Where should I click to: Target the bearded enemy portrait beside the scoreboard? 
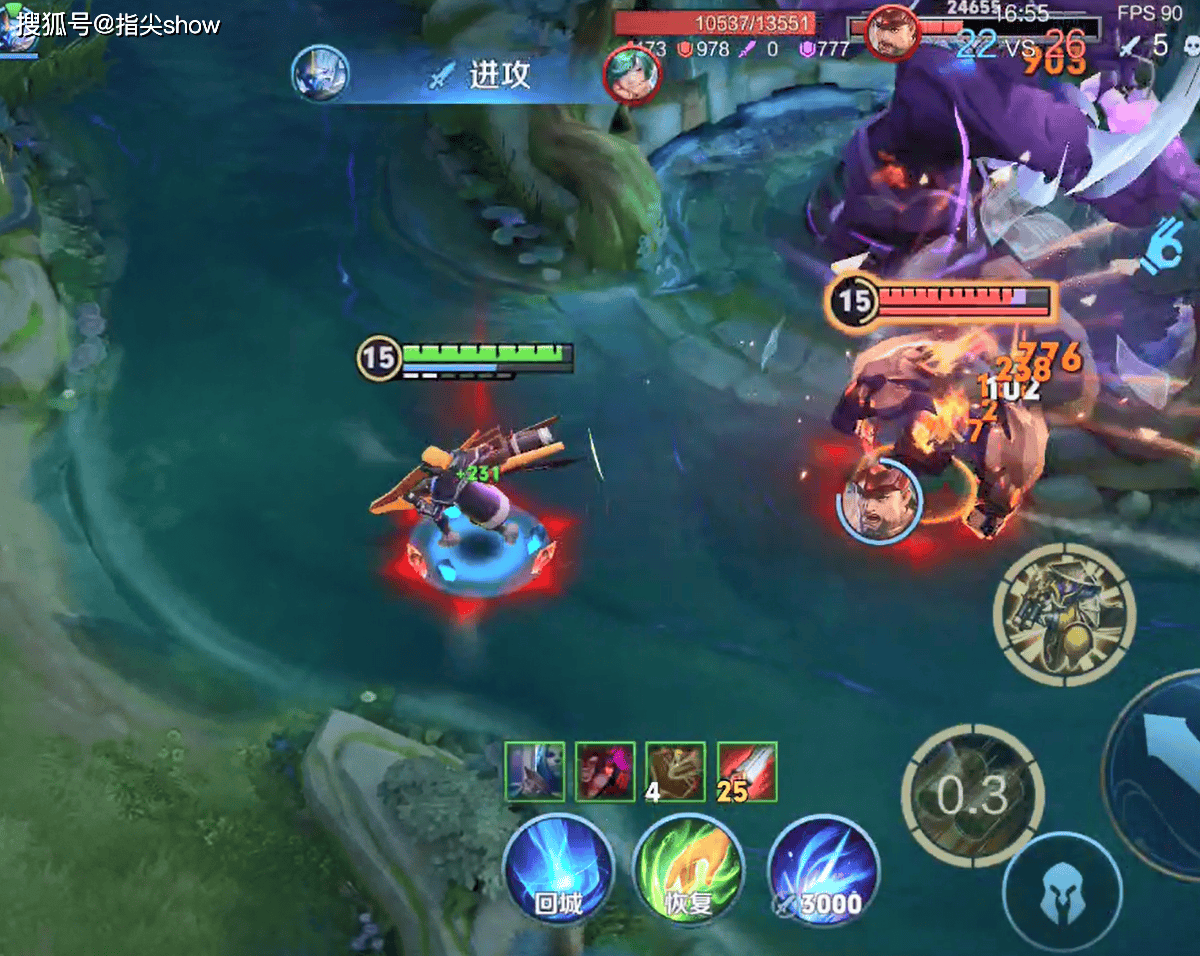[x=892, y=33]
